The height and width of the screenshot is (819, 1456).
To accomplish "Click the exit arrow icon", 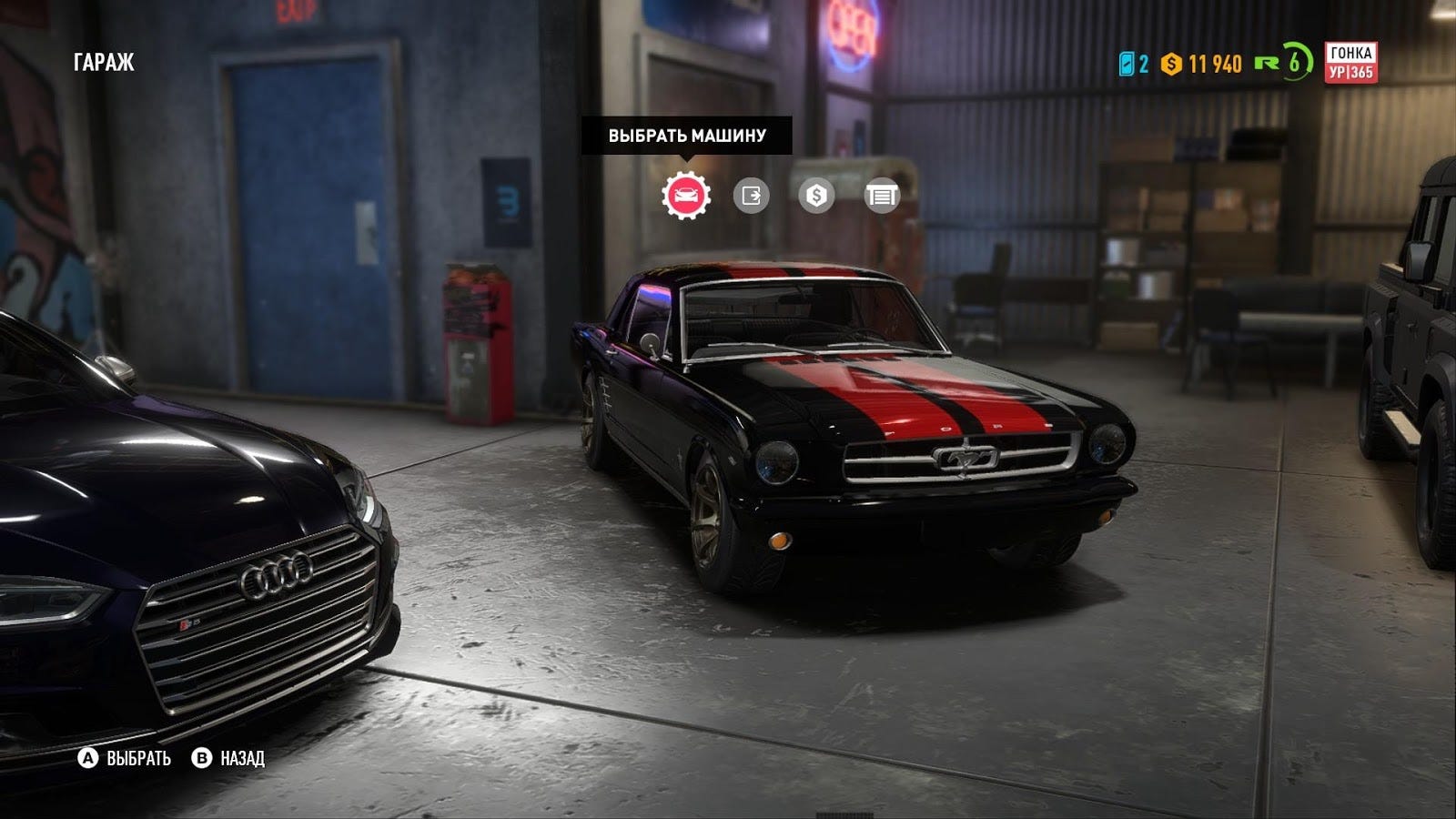I will (x=751, y=196).
